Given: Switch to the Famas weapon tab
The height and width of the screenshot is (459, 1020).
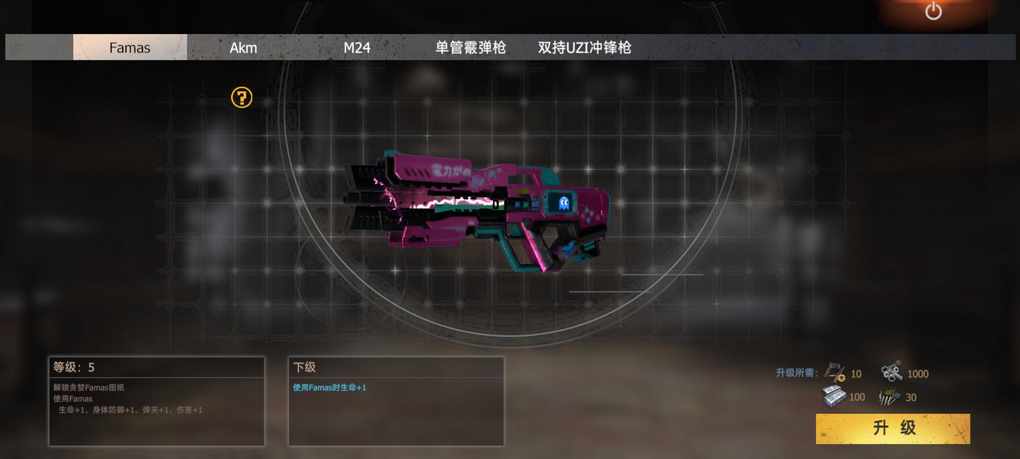Looking at the screenshot, I should click(x=130, y=47).
